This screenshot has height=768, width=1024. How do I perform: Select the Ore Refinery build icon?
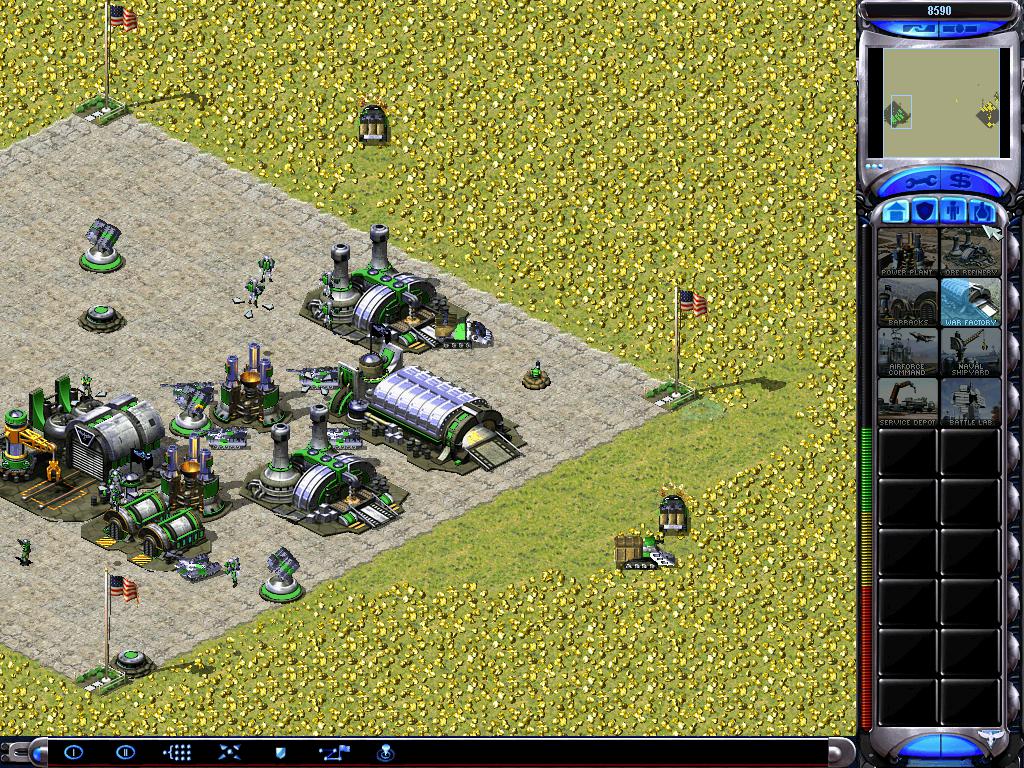pyautogui.click(x=970, y=251)
